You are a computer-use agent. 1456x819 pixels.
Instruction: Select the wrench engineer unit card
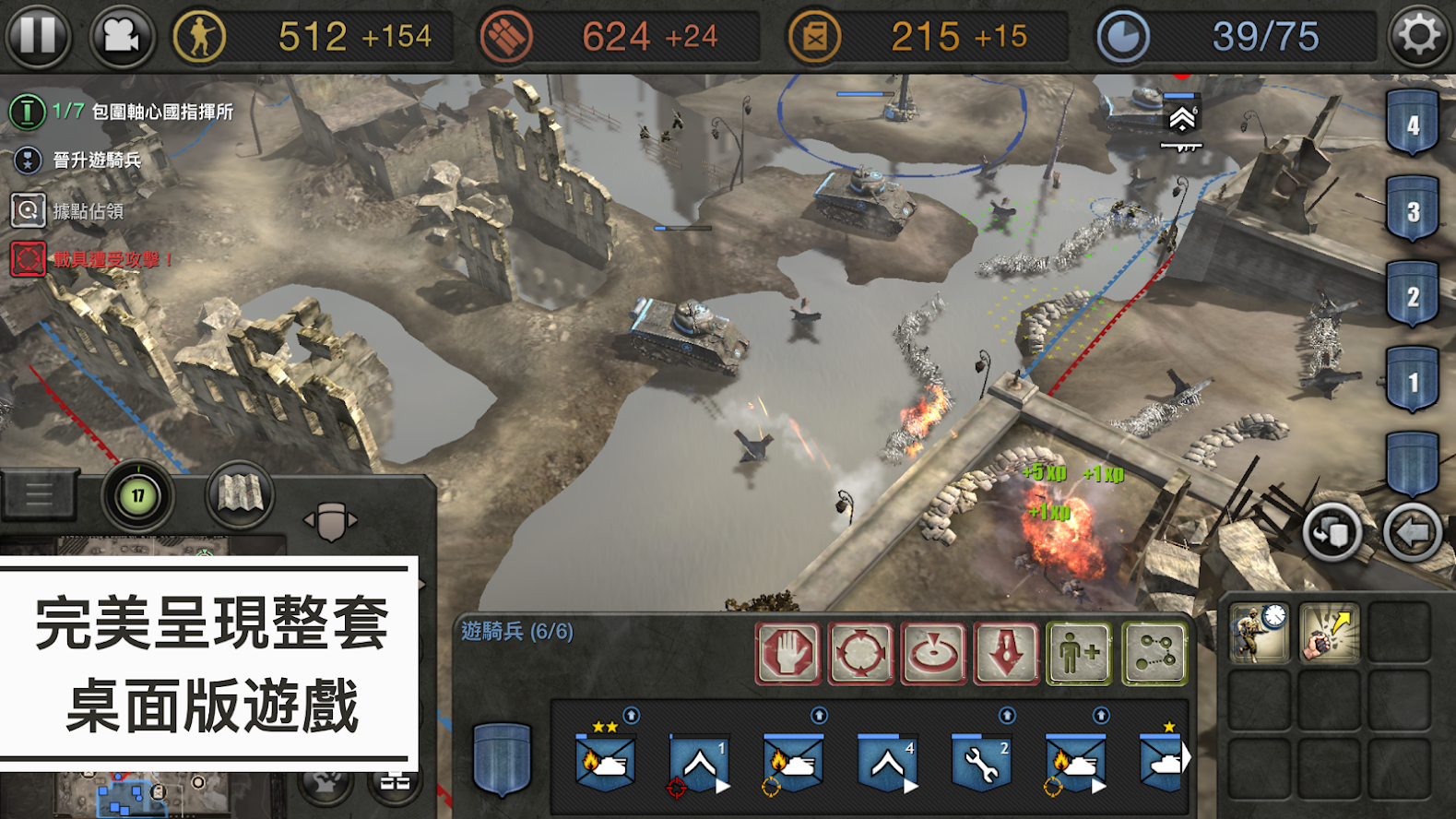click(x=980, y=762)
